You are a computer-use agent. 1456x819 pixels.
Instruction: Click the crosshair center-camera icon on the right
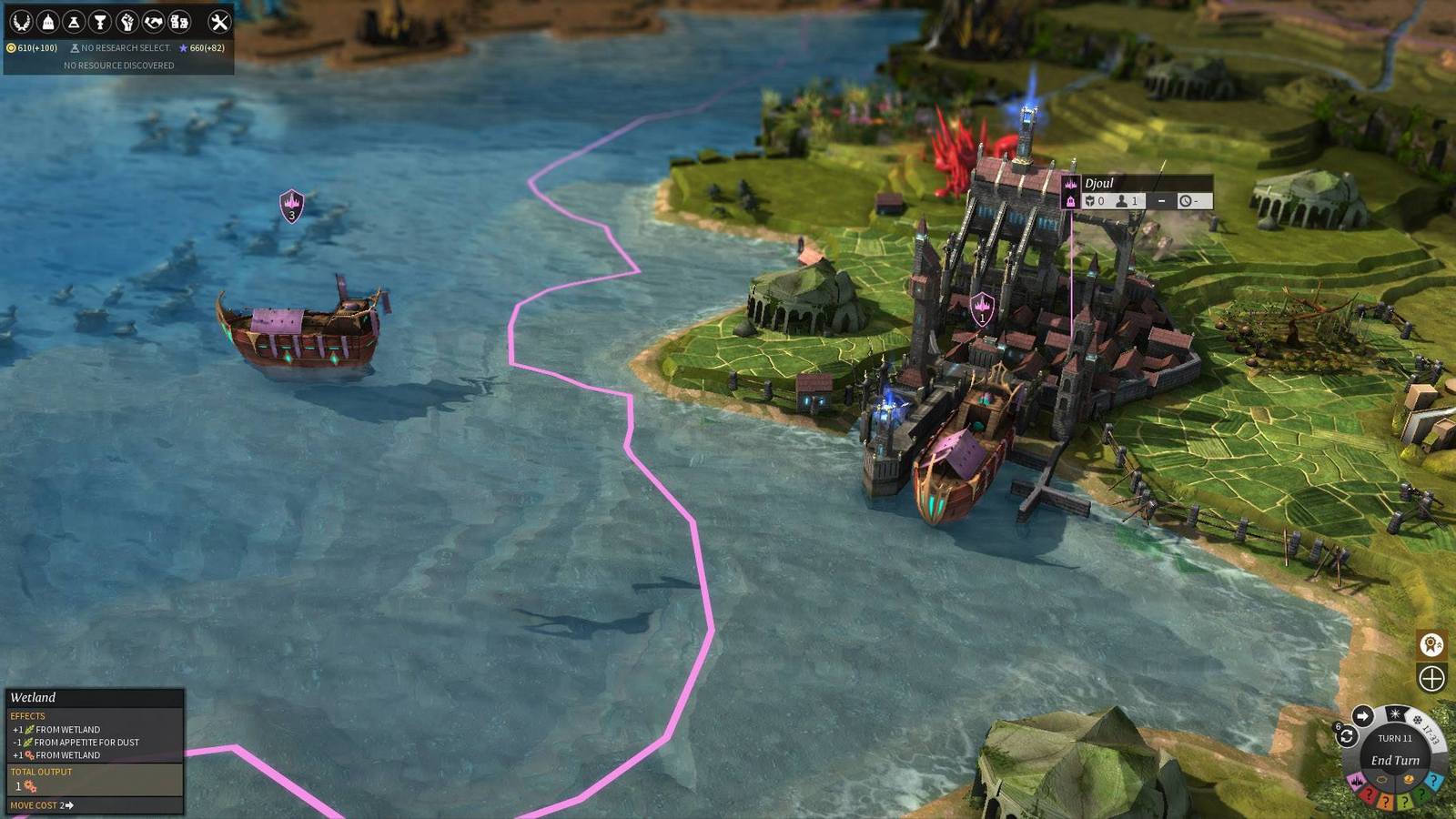(x=1432, y=677)
